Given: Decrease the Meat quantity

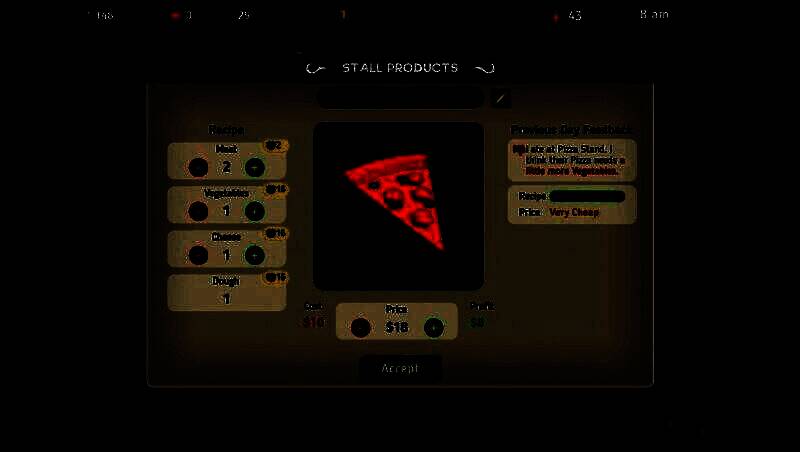Looking at the screenshot, I should tap(199, 168).
